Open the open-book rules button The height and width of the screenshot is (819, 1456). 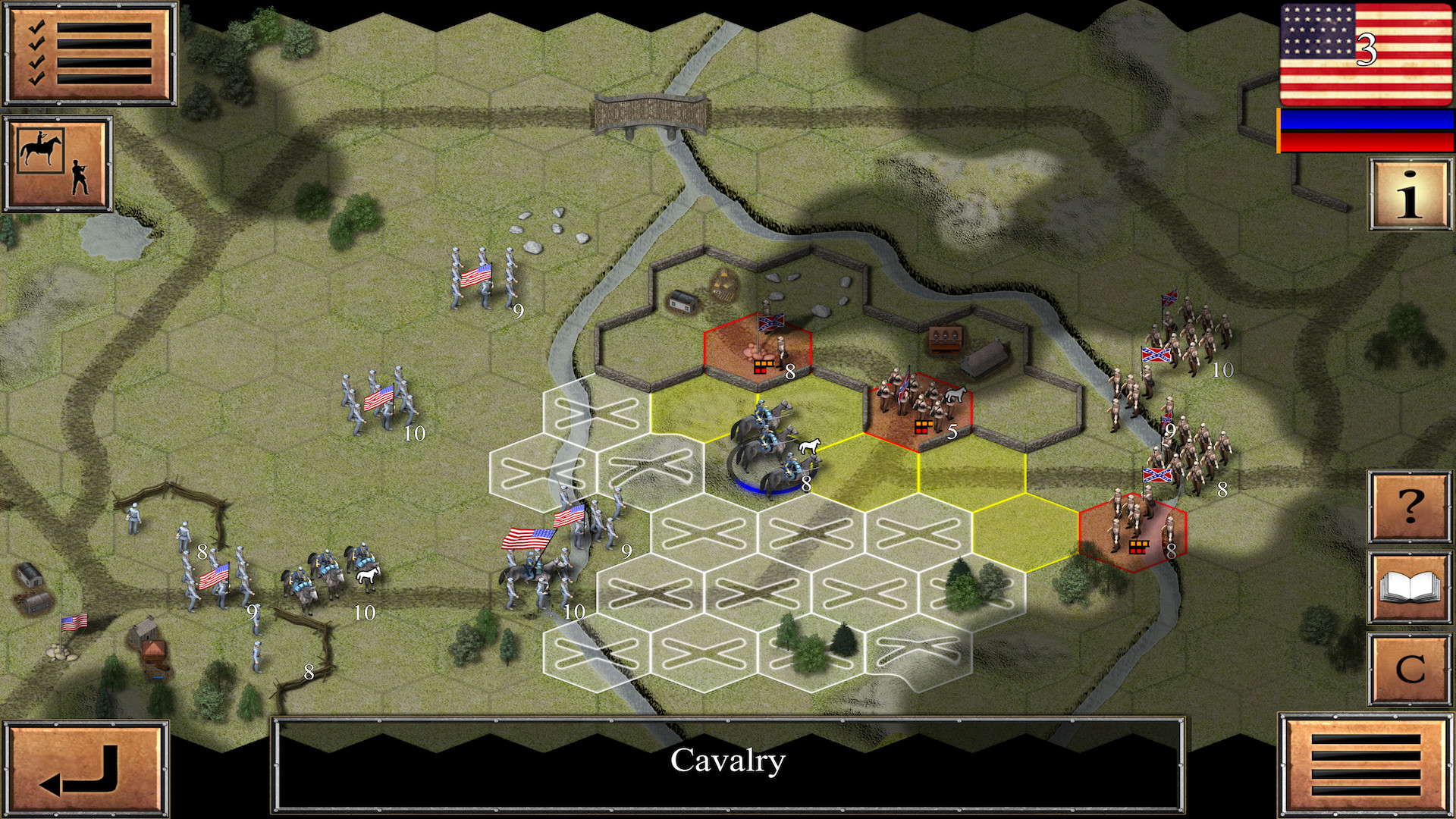[x=1409, y=588]
